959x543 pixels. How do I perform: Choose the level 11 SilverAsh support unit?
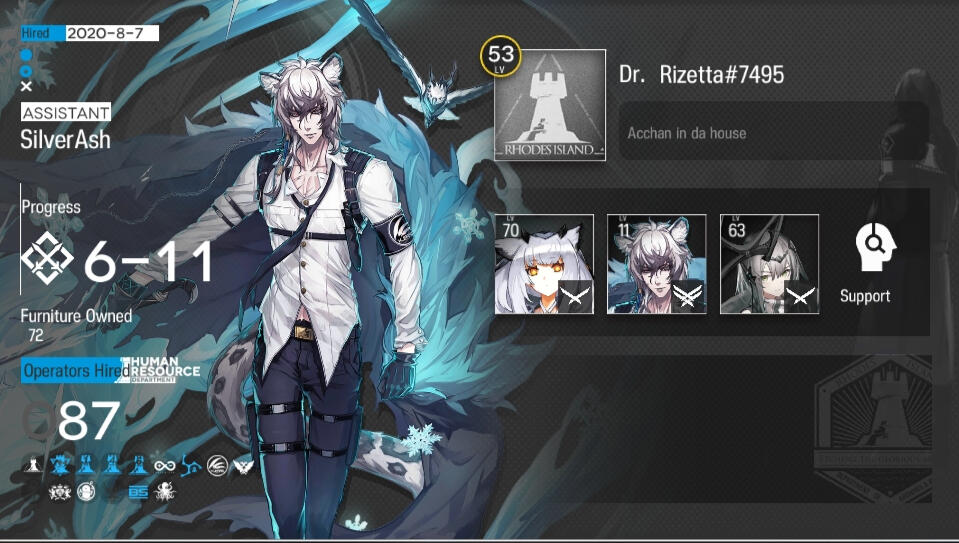(x=656, y=264)
